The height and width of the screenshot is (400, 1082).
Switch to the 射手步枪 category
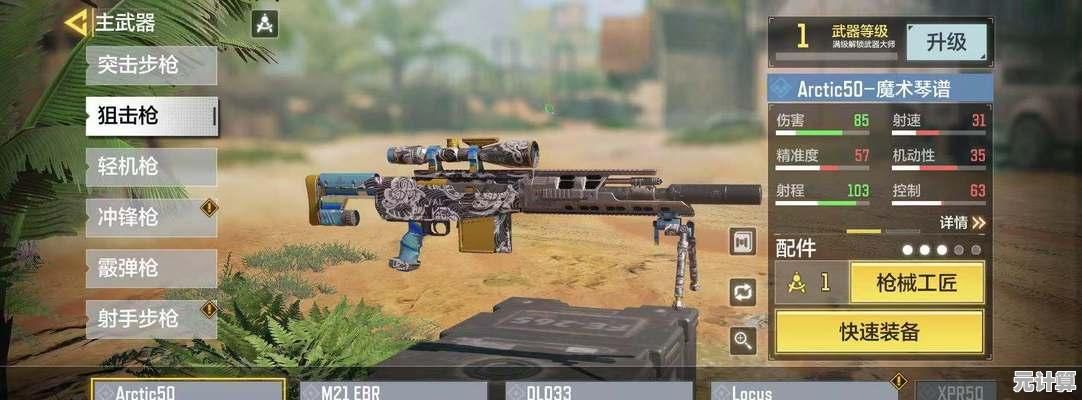151,319
